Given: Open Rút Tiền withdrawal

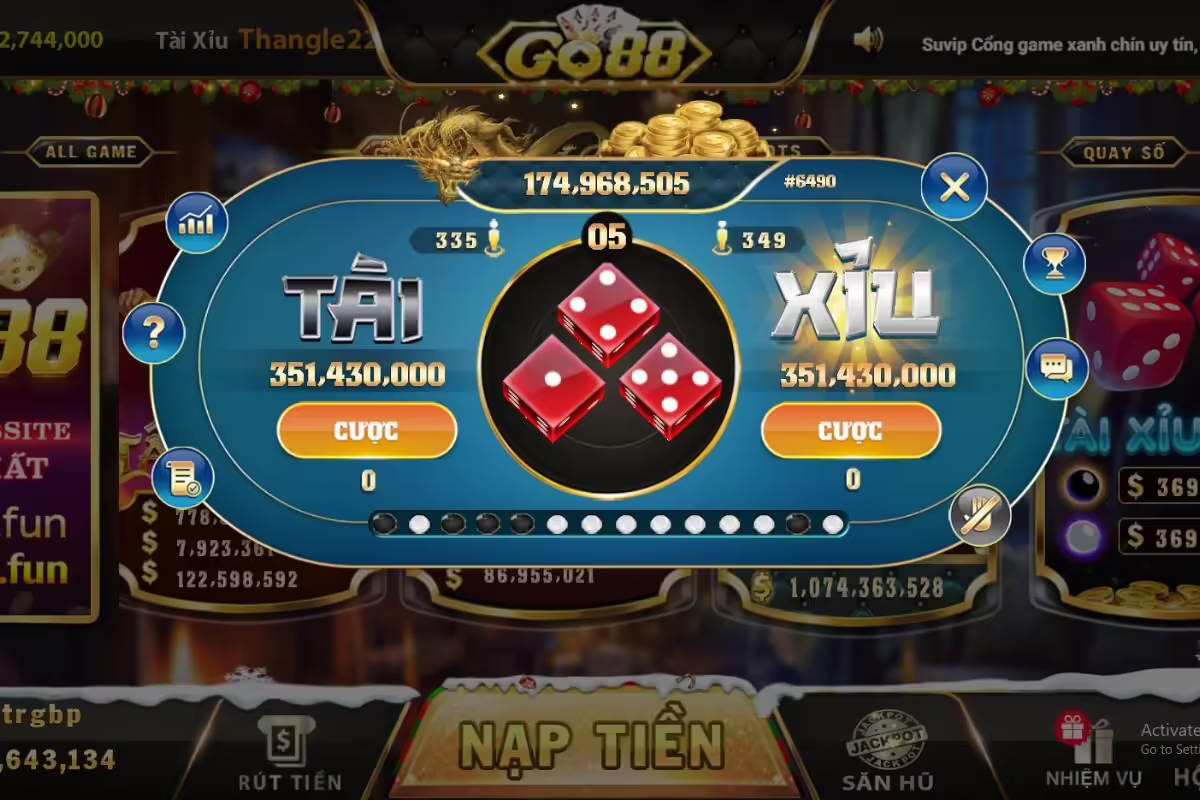Looking at the screenshot, I should pyautogui.click(x=290, y=758).
